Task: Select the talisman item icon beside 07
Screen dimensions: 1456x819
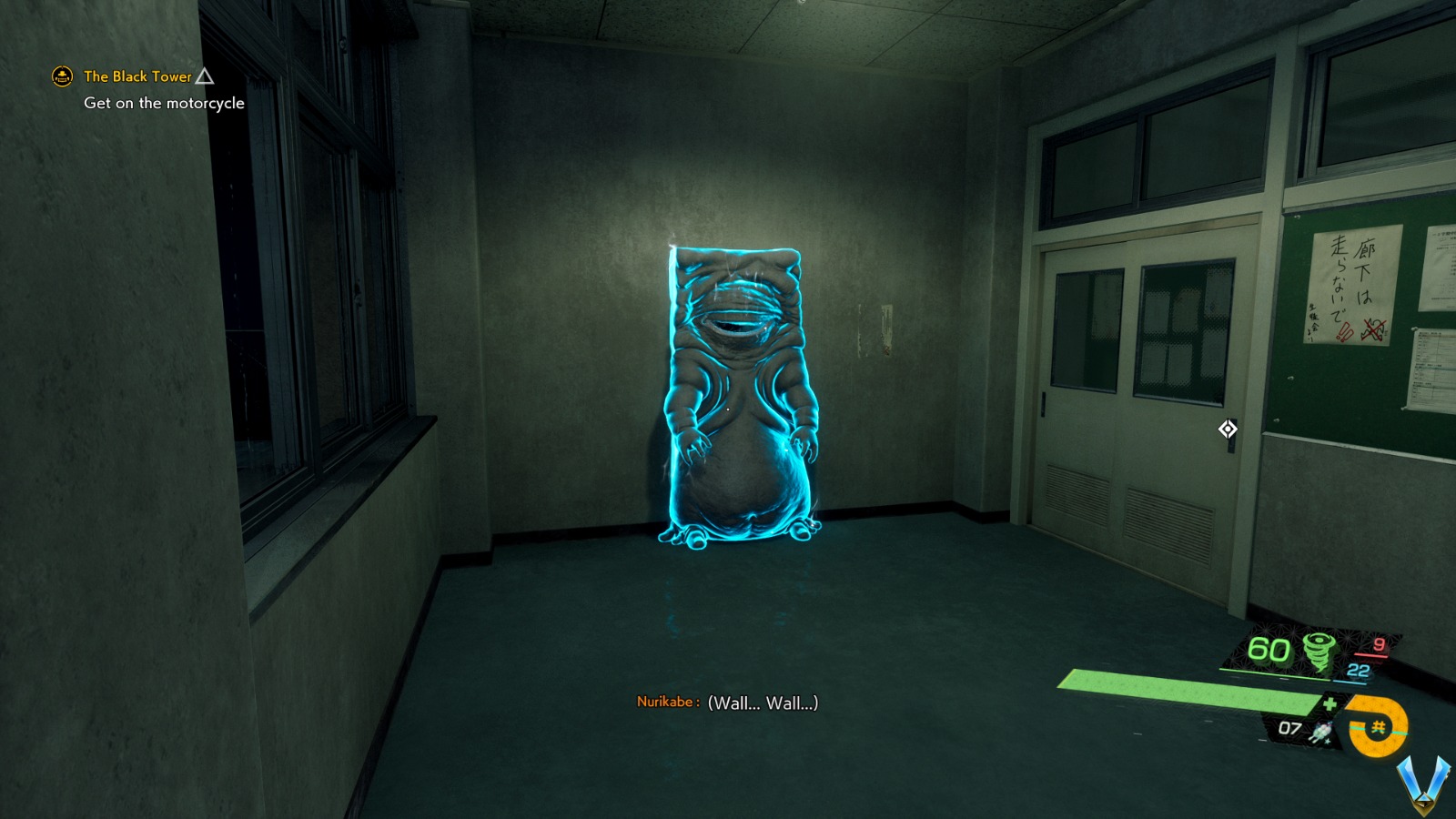Action: (1319, 733)
